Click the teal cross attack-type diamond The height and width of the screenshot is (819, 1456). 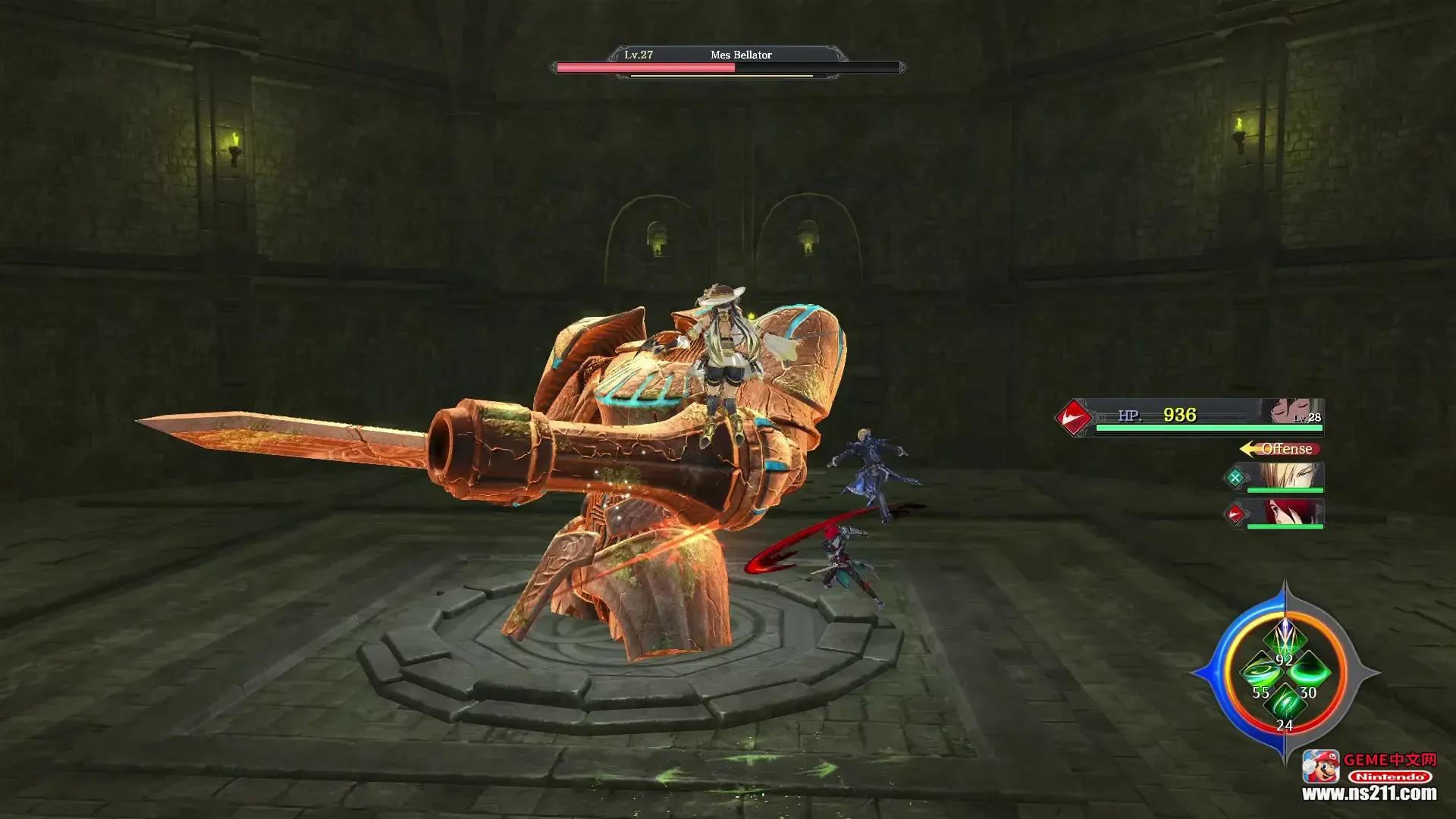coord(1235,477)
